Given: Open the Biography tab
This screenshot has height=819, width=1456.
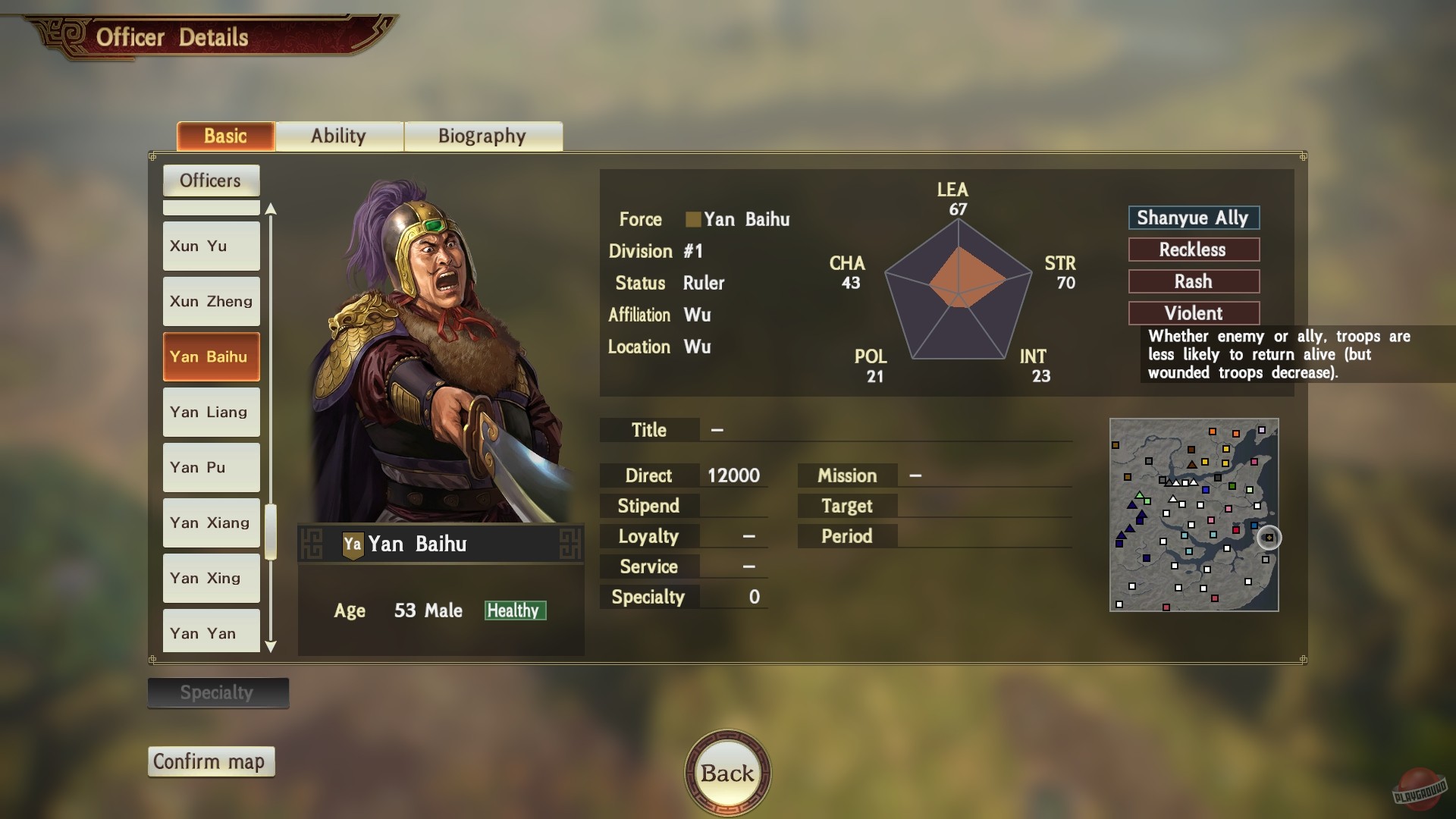Looking at the screenshot, I should (482, 136).
